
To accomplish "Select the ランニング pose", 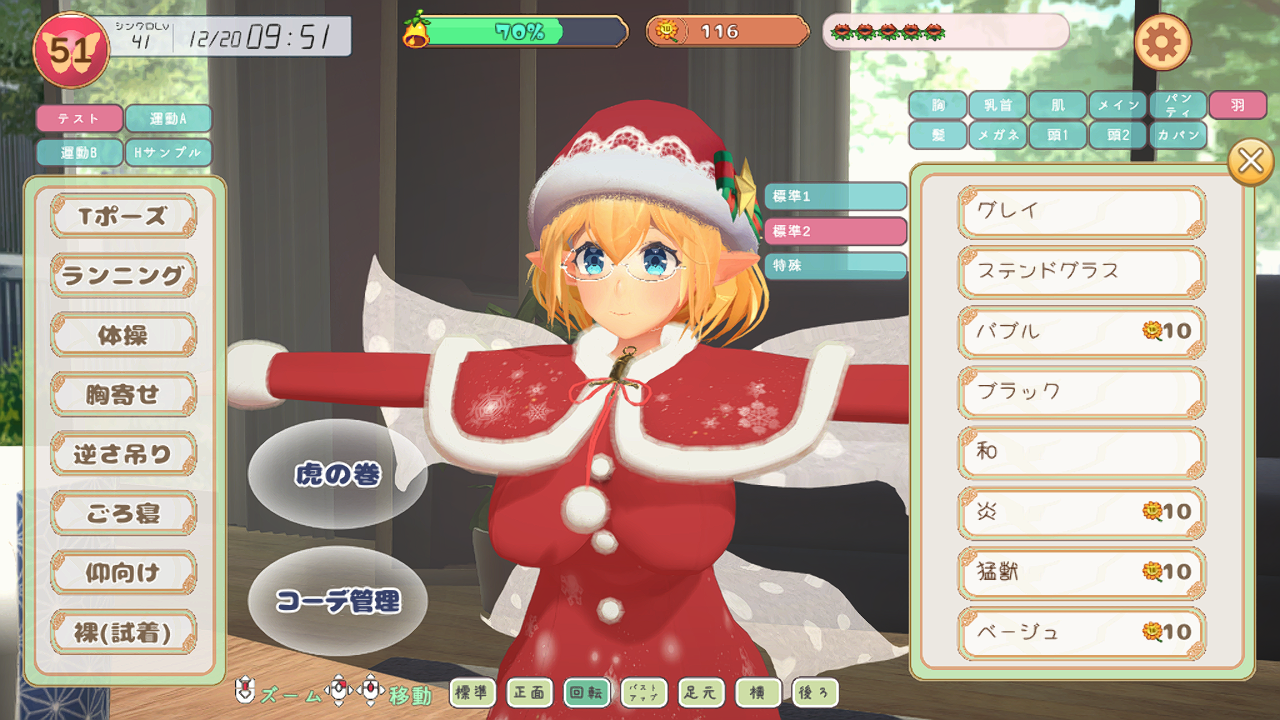I will [x=123, y=275].
